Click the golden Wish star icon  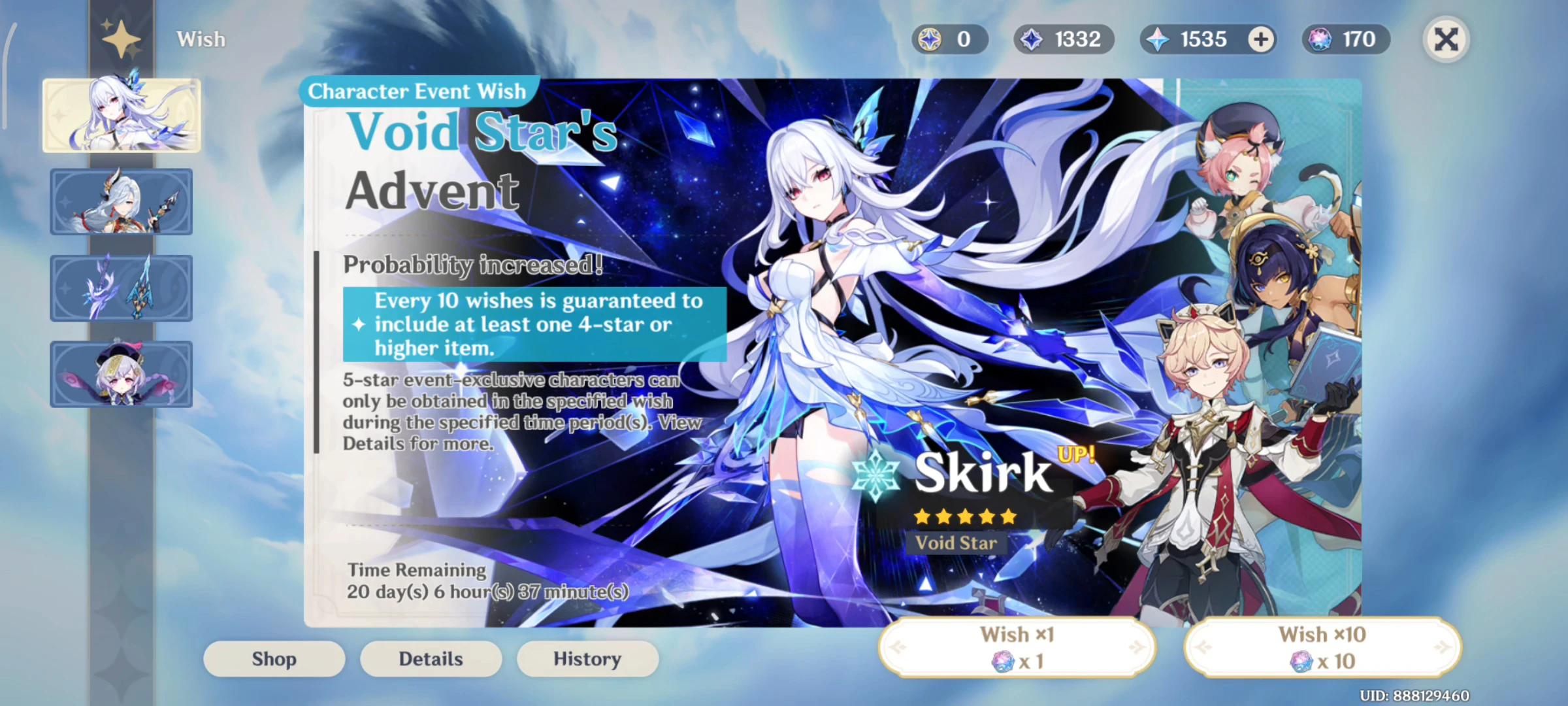click(121, 38)
